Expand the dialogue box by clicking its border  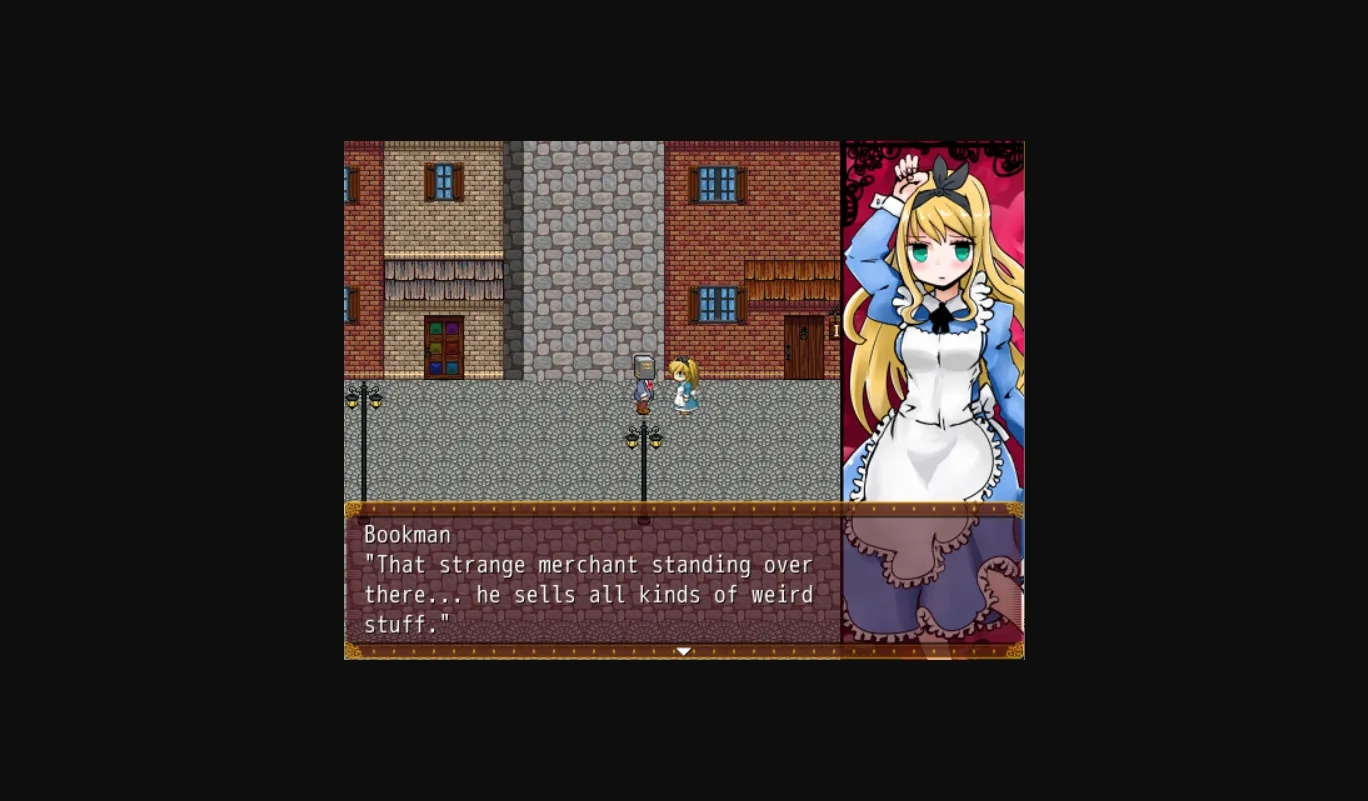click(x=683, y=509)
